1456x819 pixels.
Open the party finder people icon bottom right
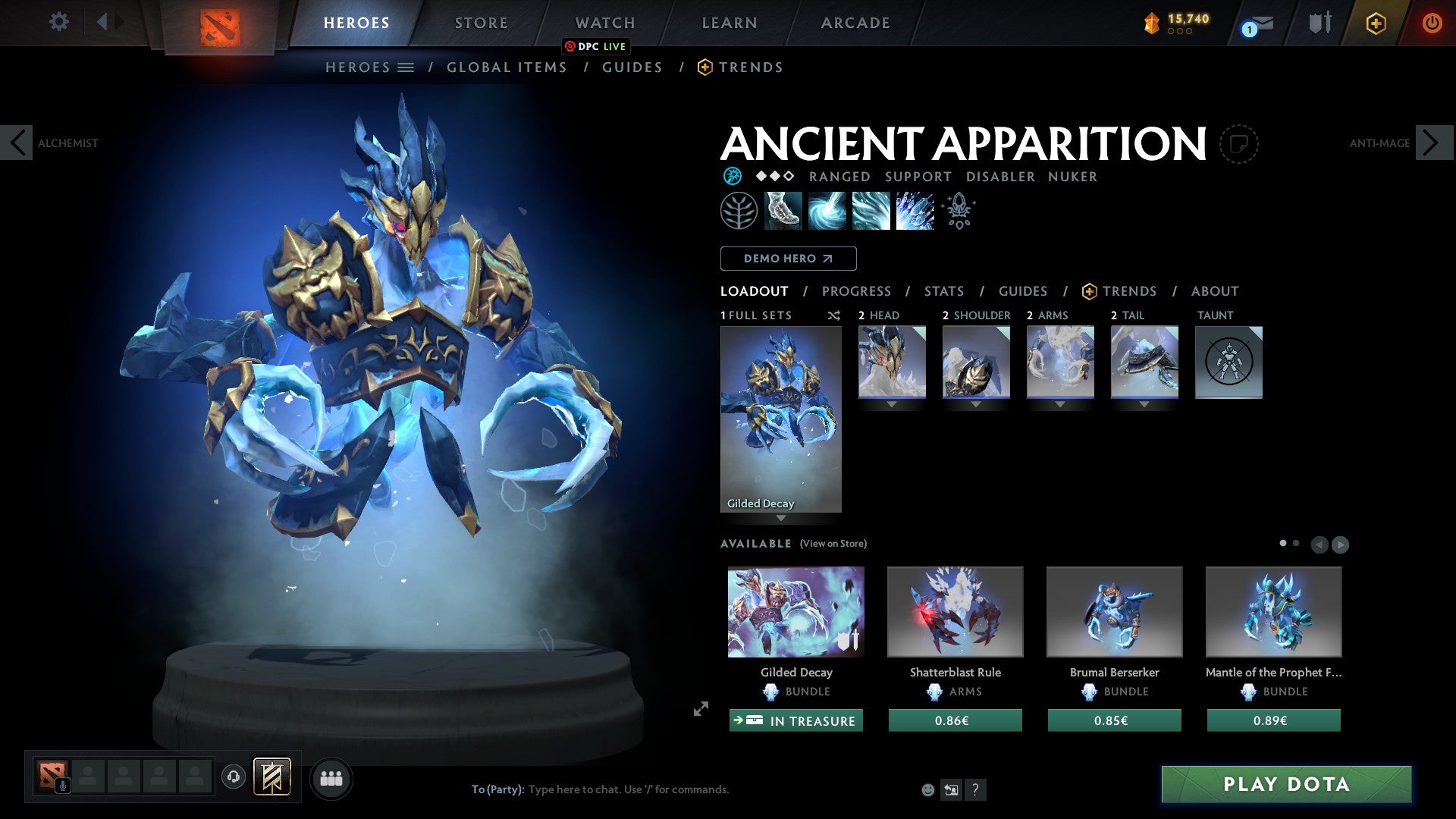pyautogui.click(x=332, y=777)
